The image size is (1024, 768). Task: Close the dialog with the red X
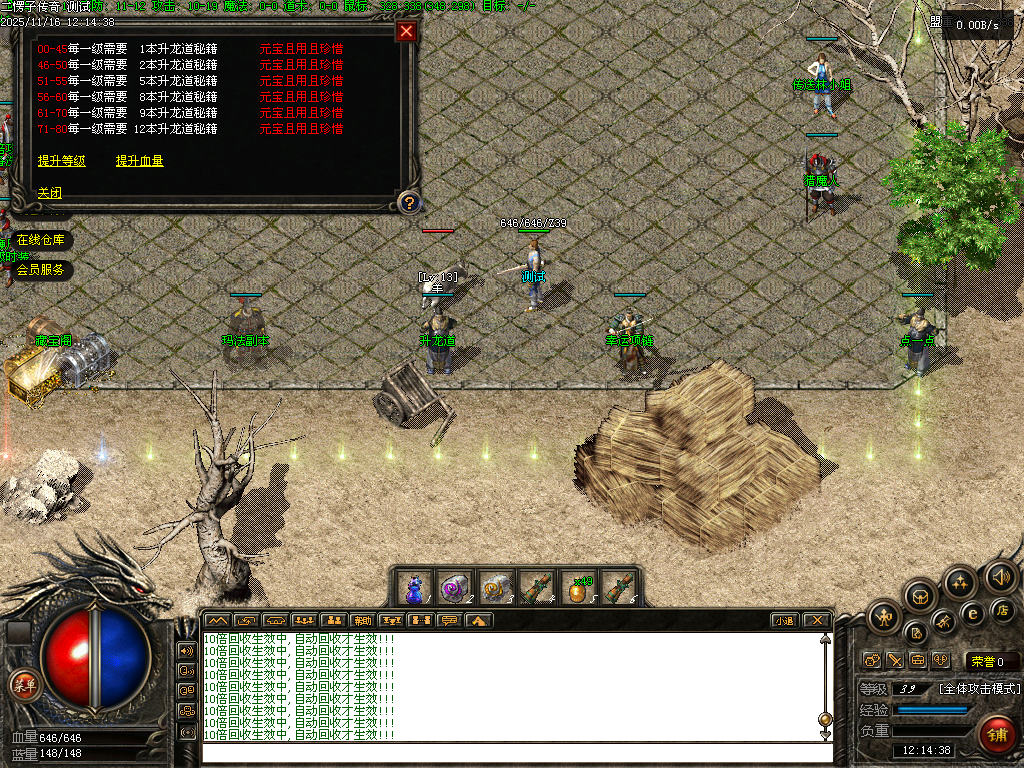coord(406,31)
